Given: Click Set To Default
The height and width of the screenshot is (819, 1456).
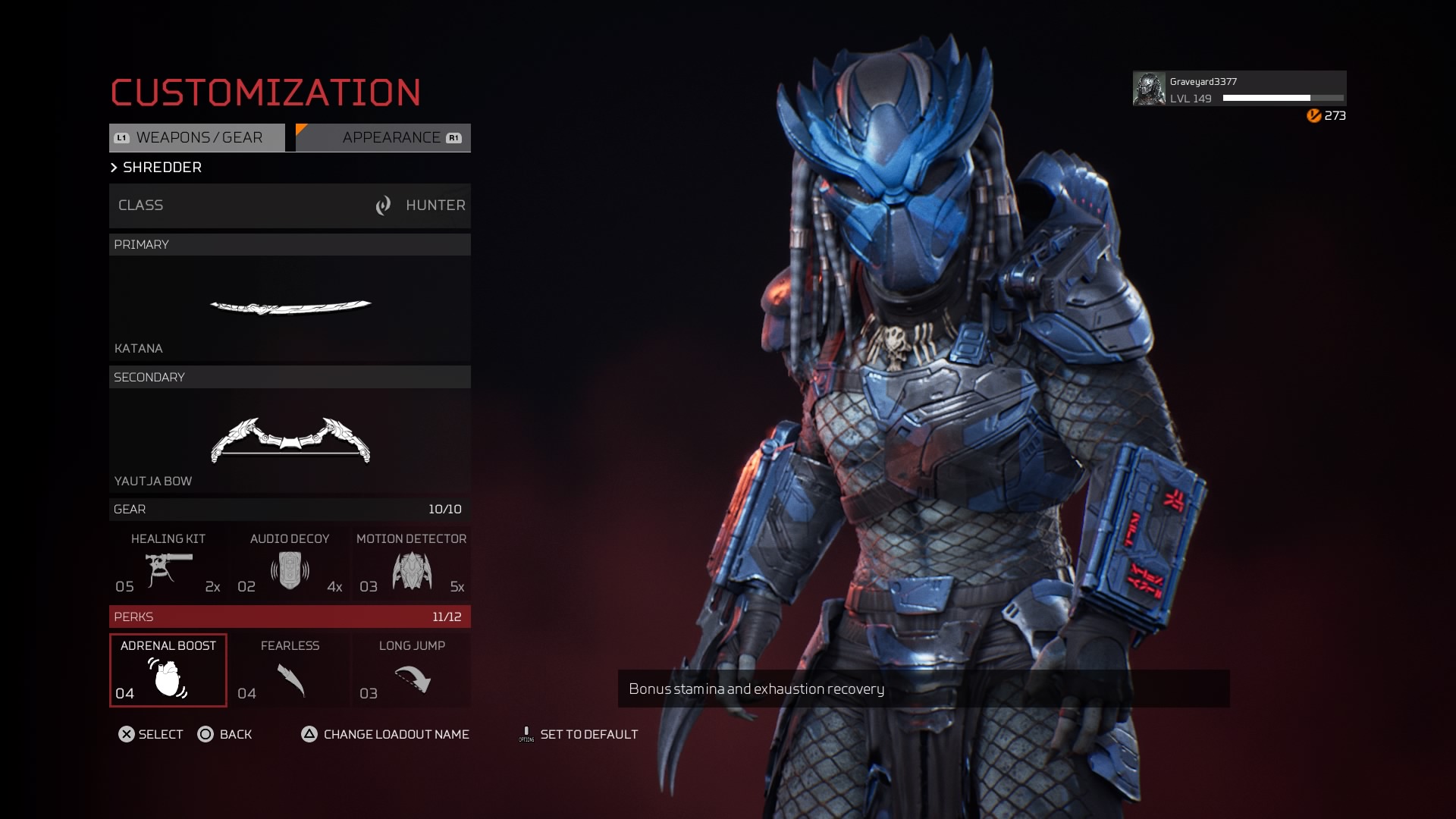Looking at the screenshot, I should click(579, 734).
